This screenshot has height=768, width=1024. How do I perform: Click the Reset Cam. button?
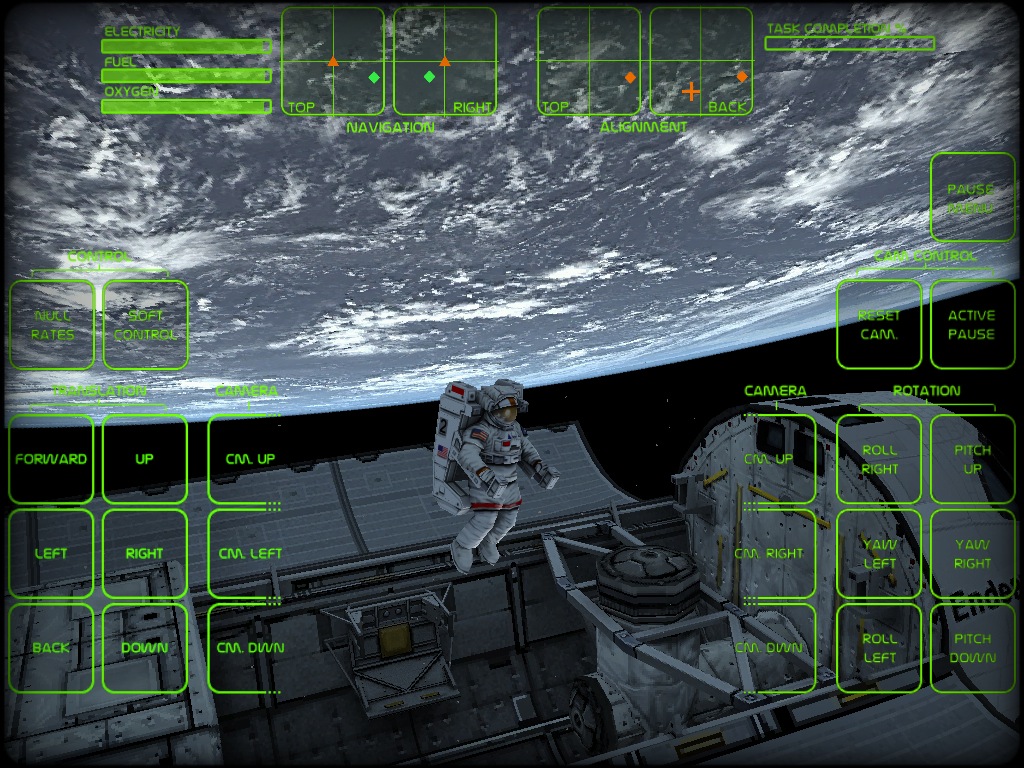point(879,325)
